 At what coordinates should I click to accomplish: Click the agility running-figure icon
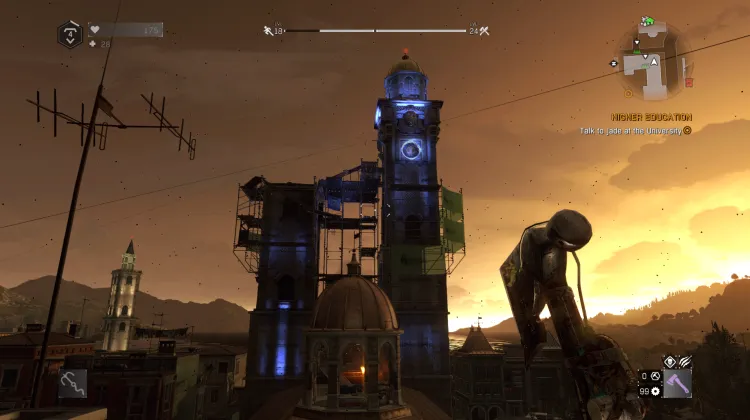[x=268, y=31]
